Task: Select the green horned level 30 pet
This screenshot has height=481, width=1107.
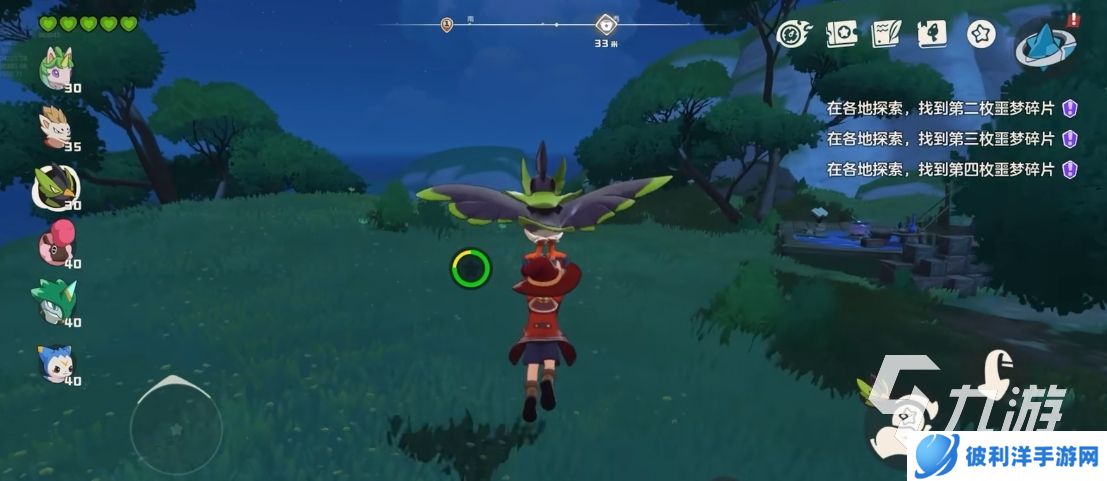Action: coord(58,69)
